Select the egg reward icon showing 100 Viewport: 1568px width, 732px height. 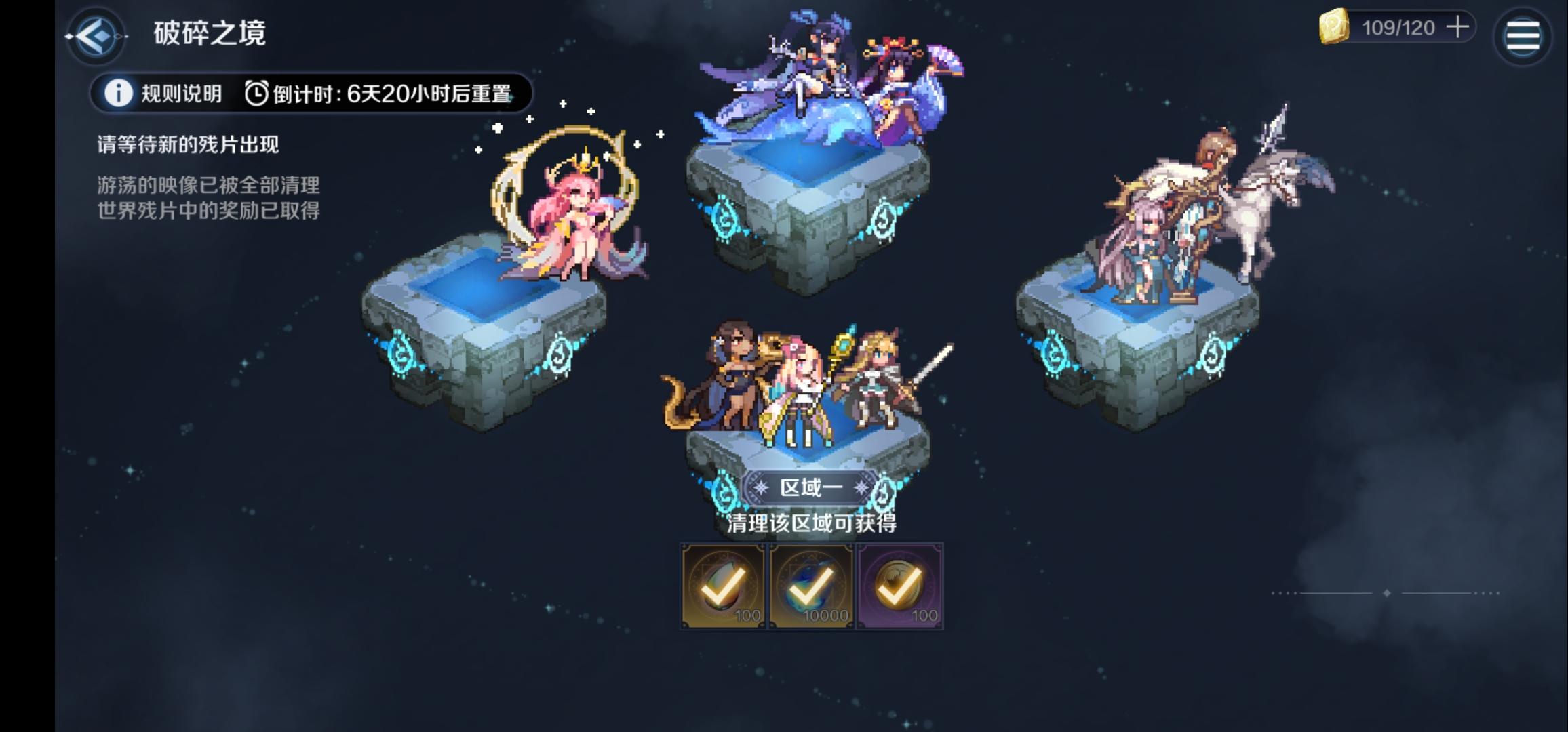[722, 585]
